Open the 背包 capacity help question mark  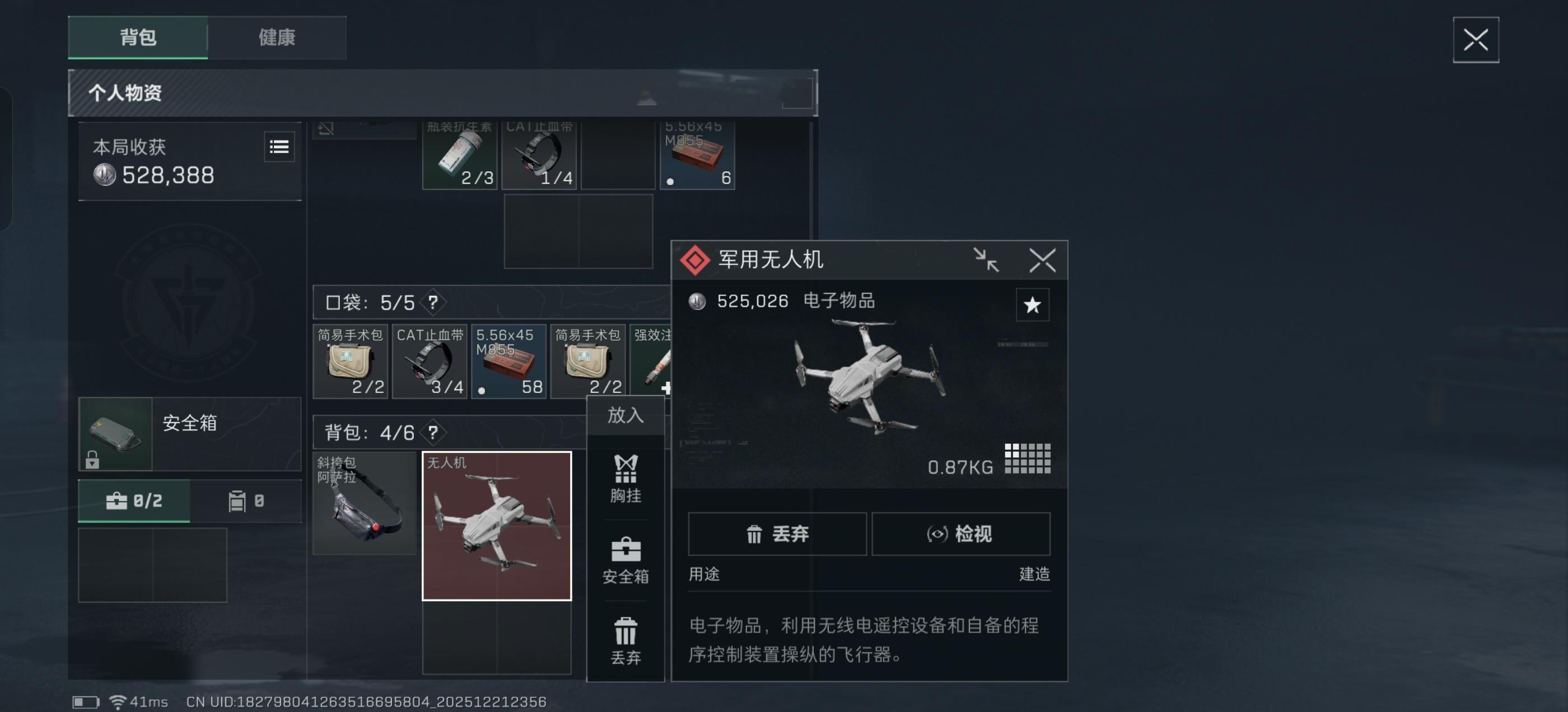coord(432,433)
